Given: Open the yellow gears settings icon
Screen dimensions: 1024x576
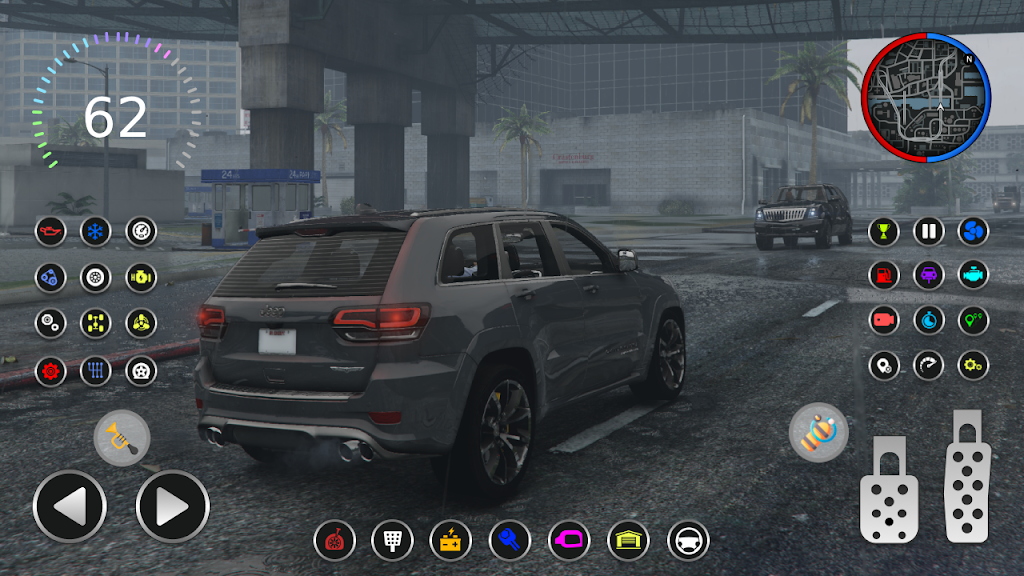Looking at the screenshot, I should pos(973,365).
